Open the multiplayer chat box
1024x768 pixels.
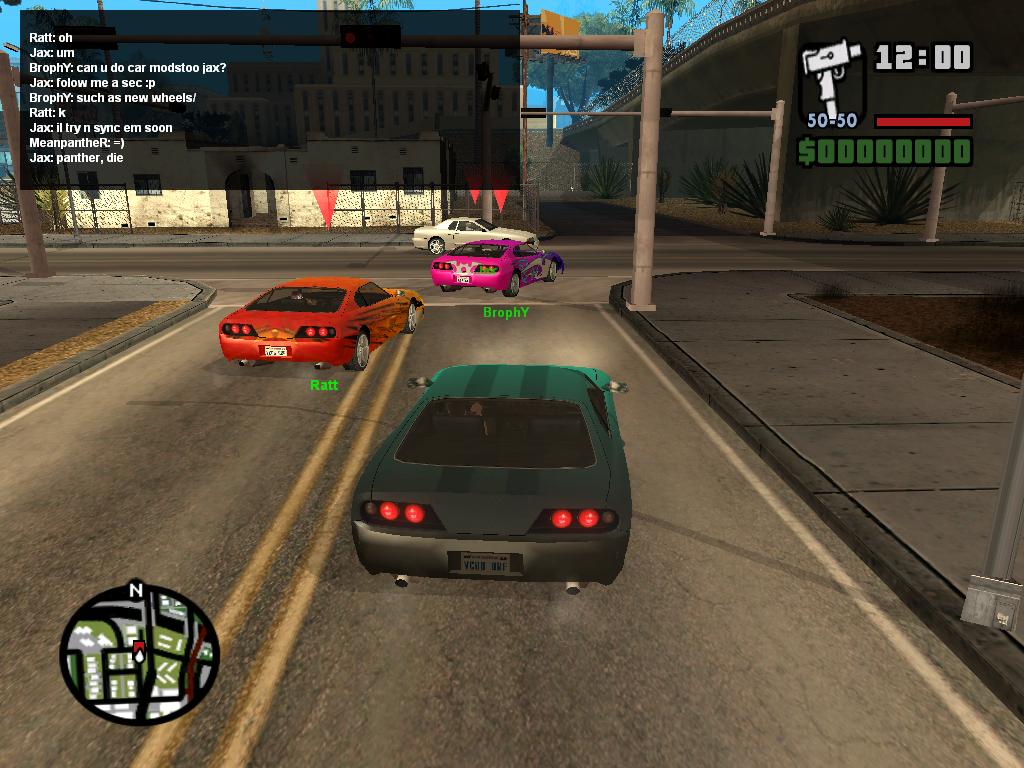click(270, 98)
